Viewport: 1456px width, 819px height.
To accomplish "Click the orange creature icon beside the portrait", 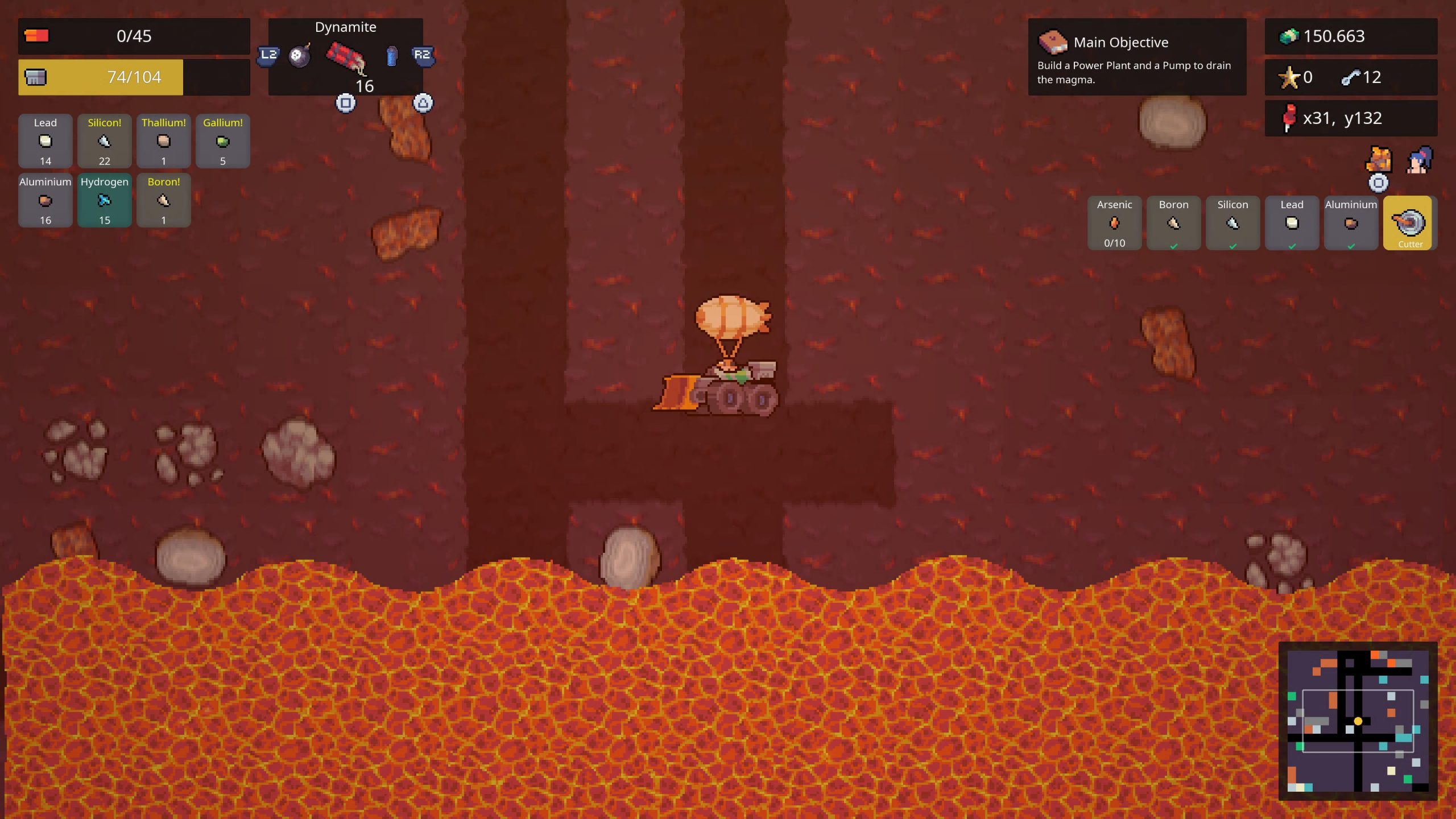I will point(1379,160).
